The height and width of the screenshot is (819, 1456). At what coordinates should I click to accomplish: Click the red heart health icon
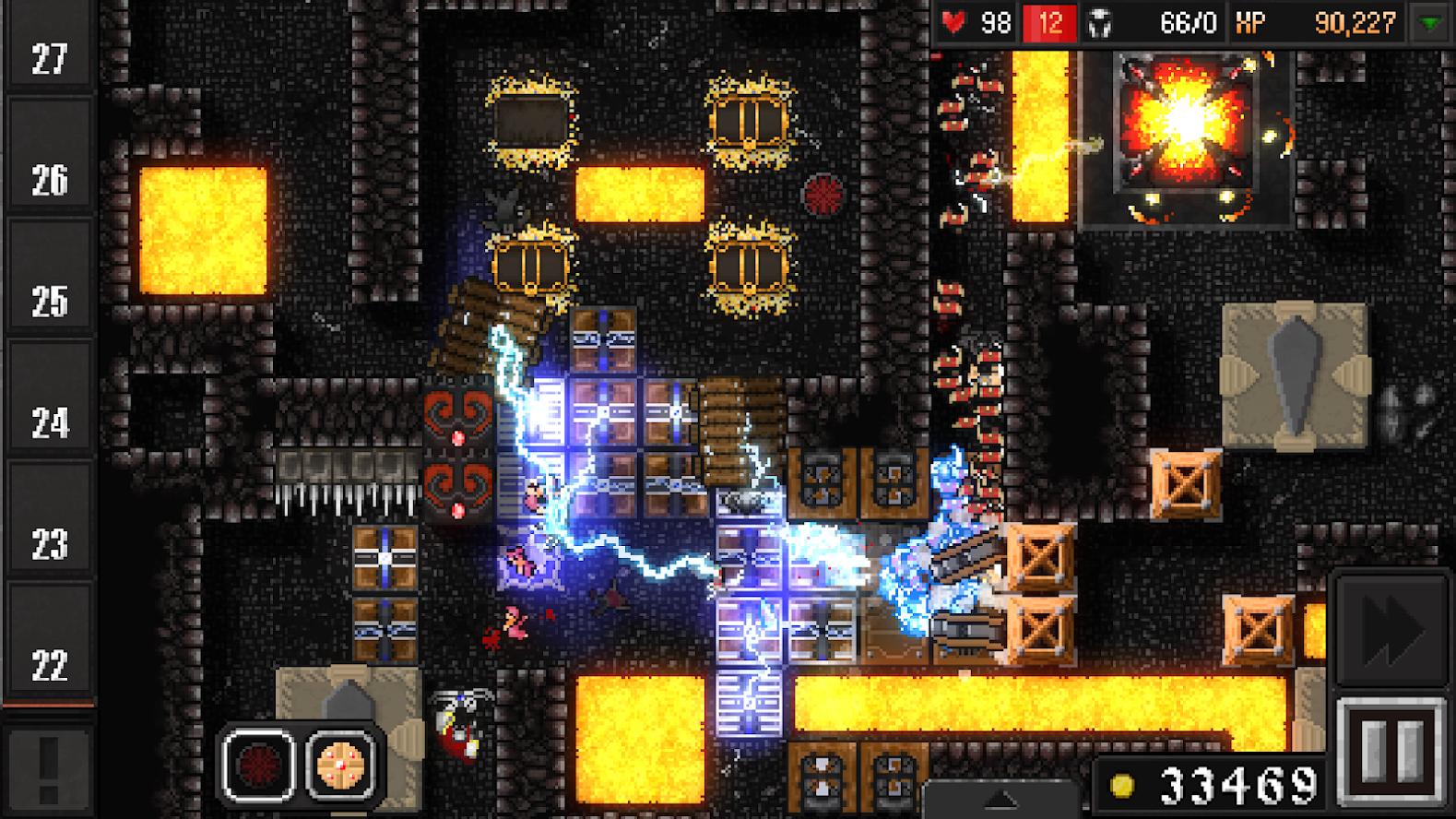click(953, 21)
